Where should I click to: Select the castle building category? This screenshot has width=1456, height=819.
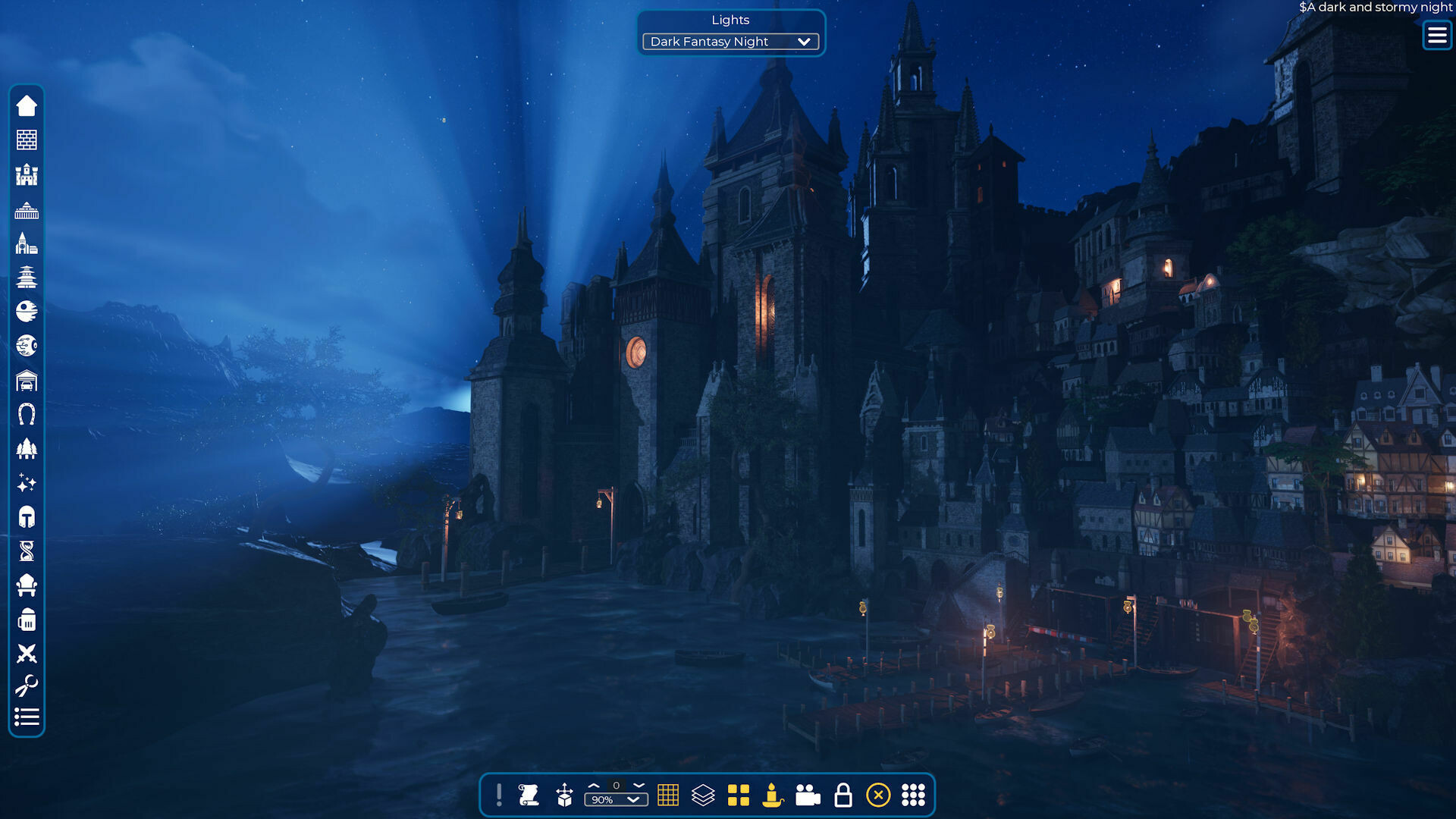27,176
